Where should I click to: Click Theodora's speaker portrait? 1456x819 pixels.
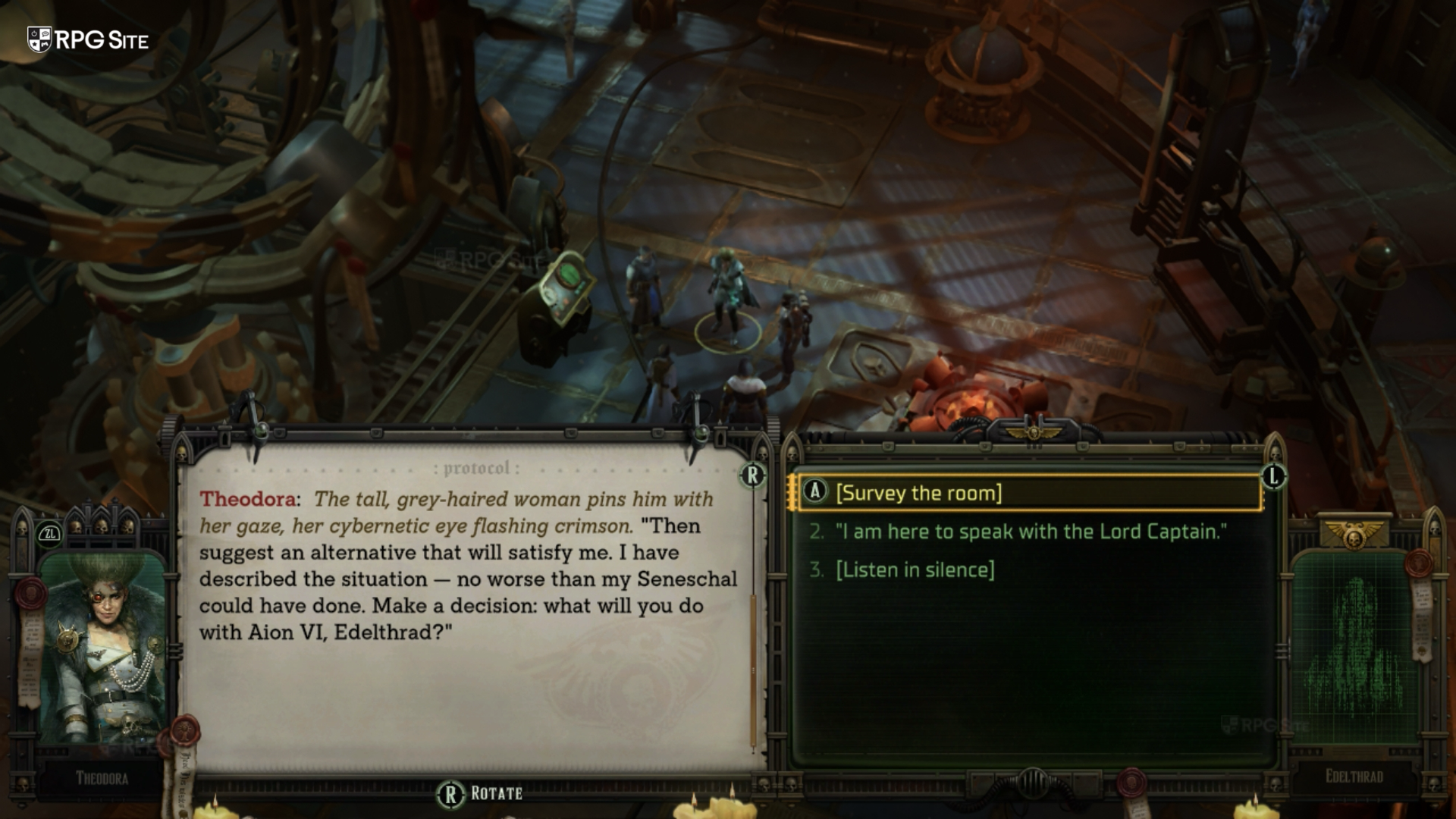(x=102, y=647)
